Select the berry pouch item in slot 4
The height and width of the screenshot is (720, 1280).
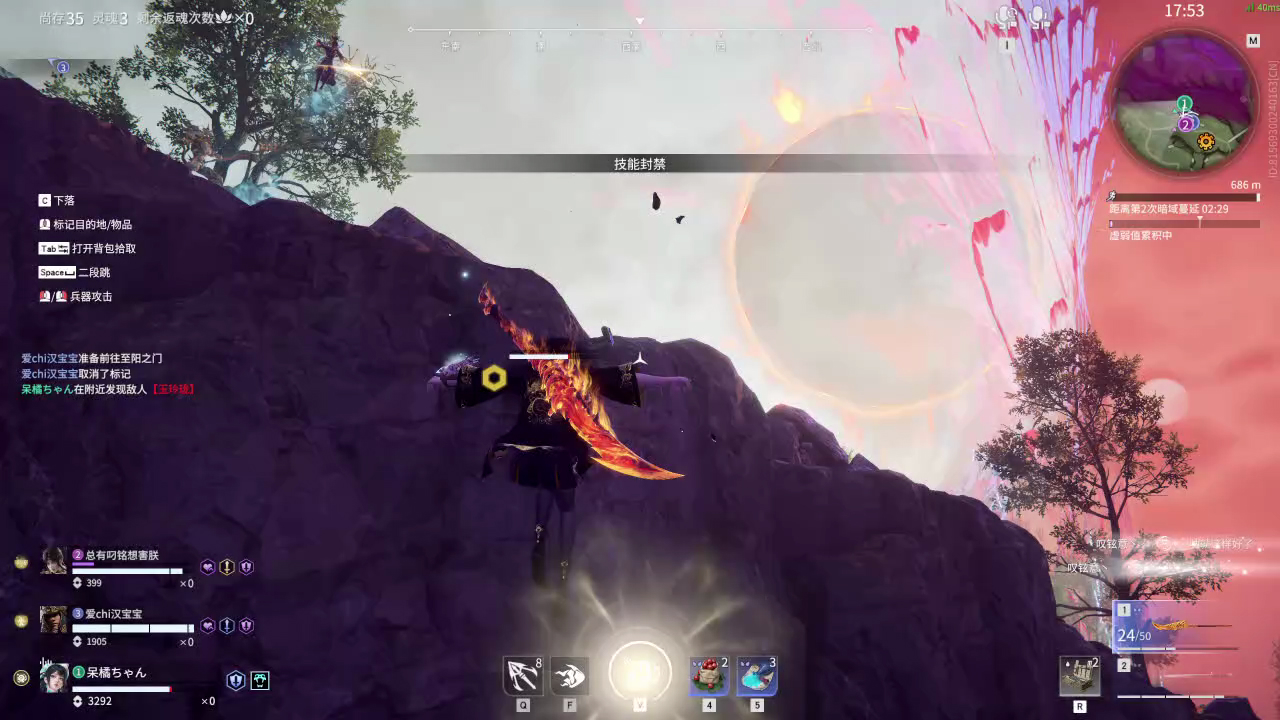tap(709, 676)
